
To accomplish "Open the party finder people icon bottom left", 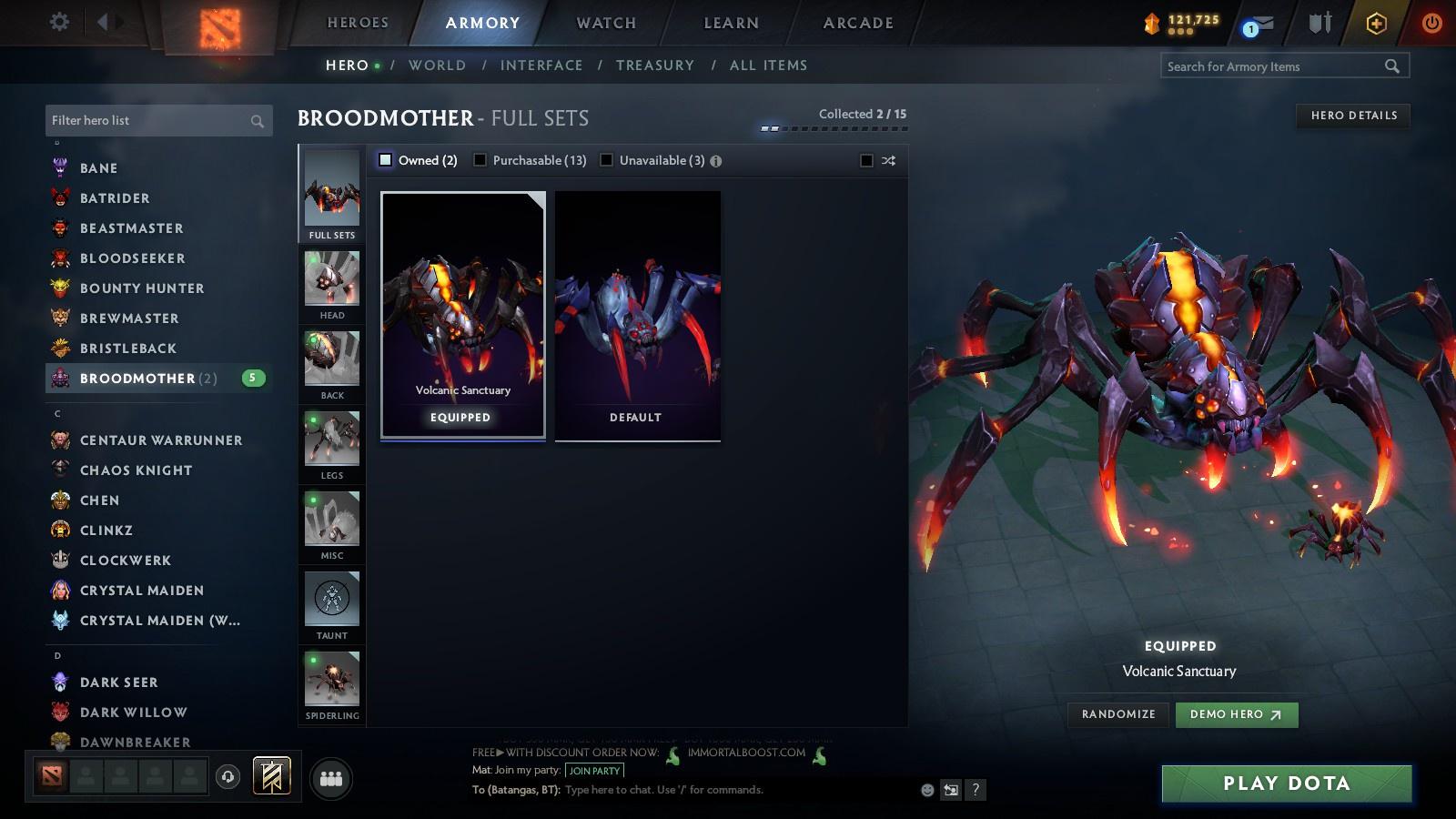I will tap(331, 776).
